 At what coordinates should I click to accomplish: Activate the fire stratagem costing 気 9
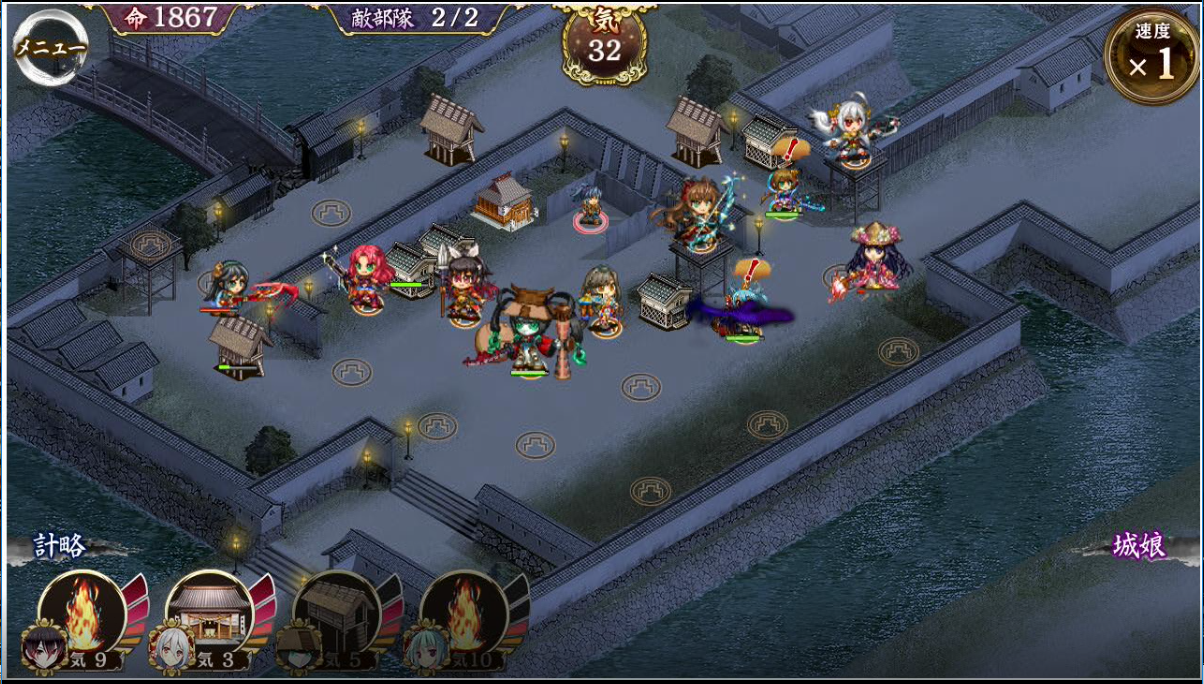(82, 613)
